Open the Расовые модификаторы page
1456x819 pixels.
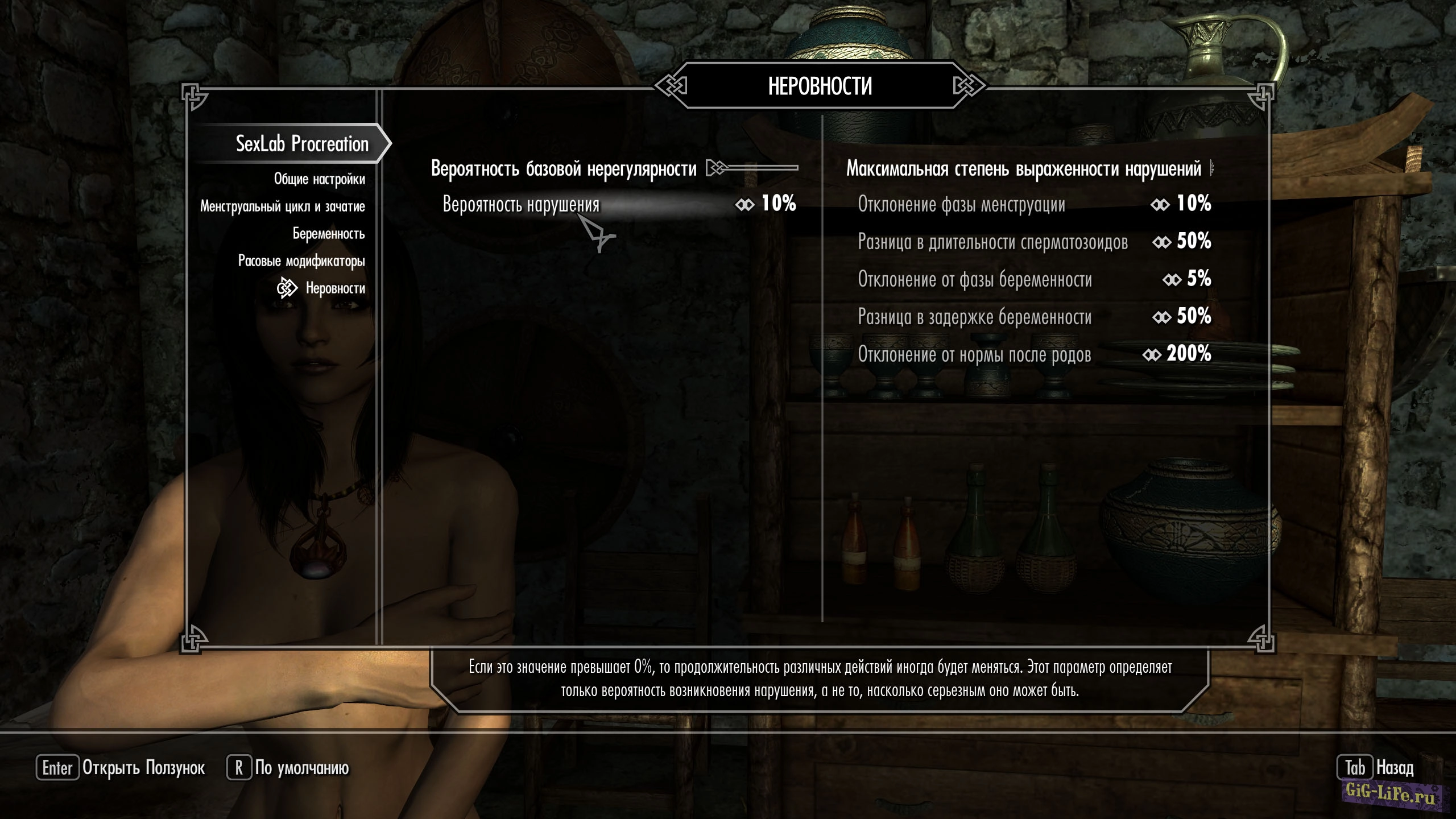pyautogui.click(x=301, y=261)
